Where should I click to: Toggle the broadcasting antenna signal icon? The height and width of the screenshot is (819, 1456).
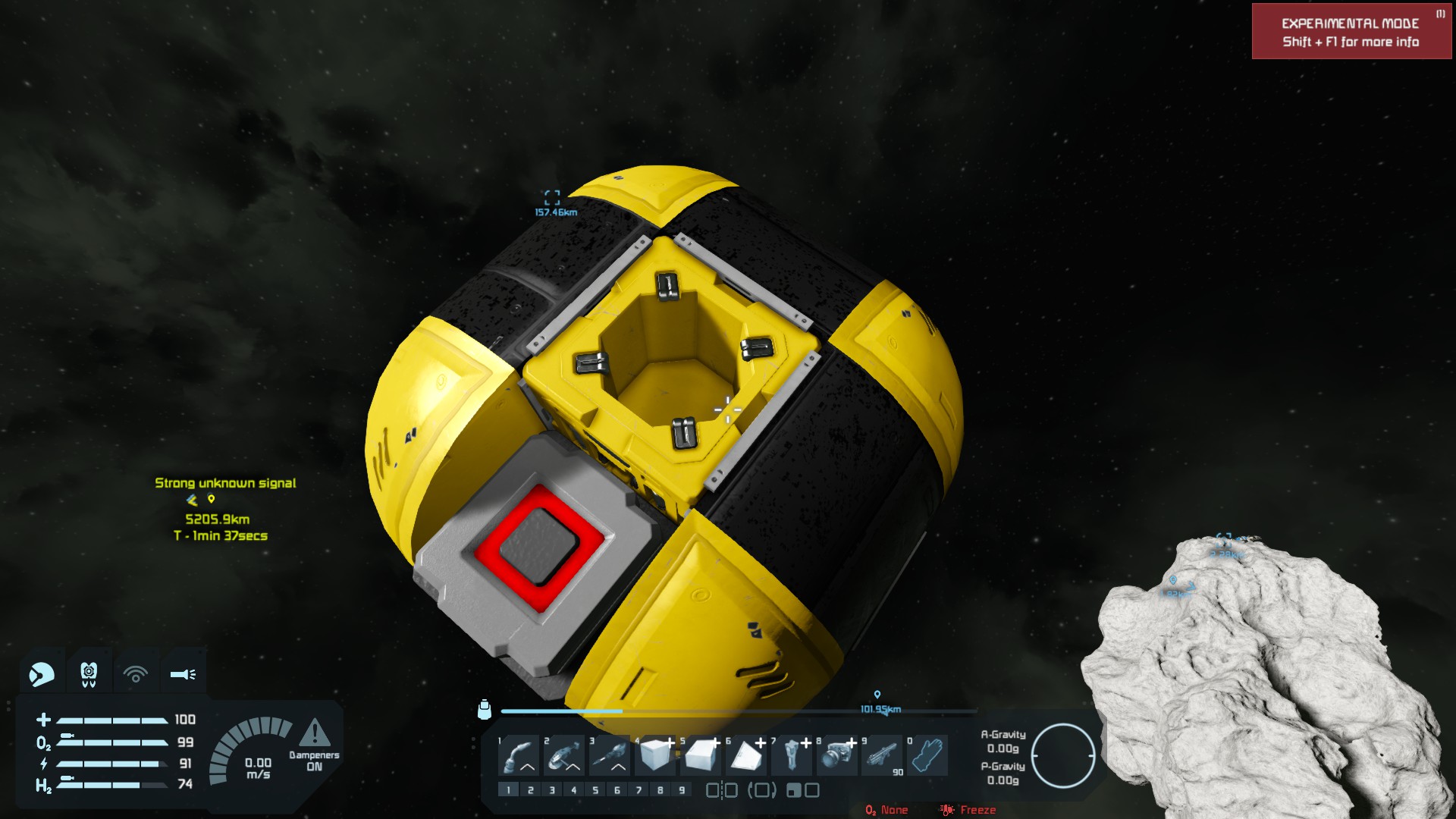pos(136,673)
